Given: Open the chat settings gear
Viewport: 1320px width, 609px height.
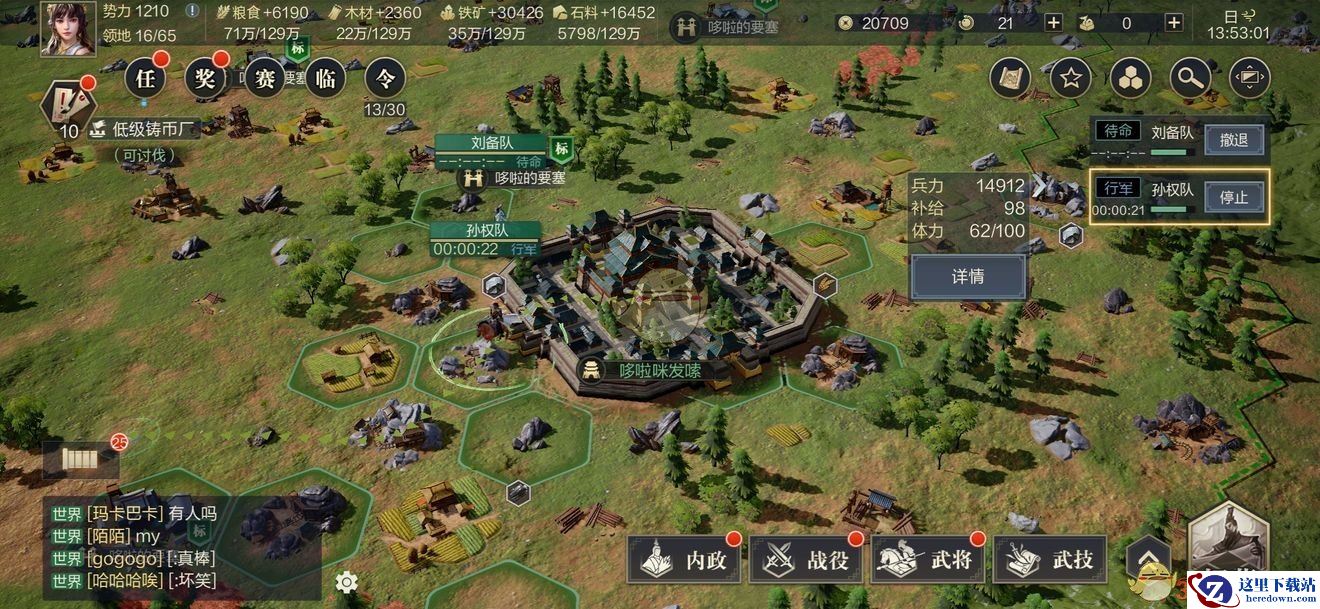Looking at the screenshot, I should pyautogui.click(x=346, y=582).
